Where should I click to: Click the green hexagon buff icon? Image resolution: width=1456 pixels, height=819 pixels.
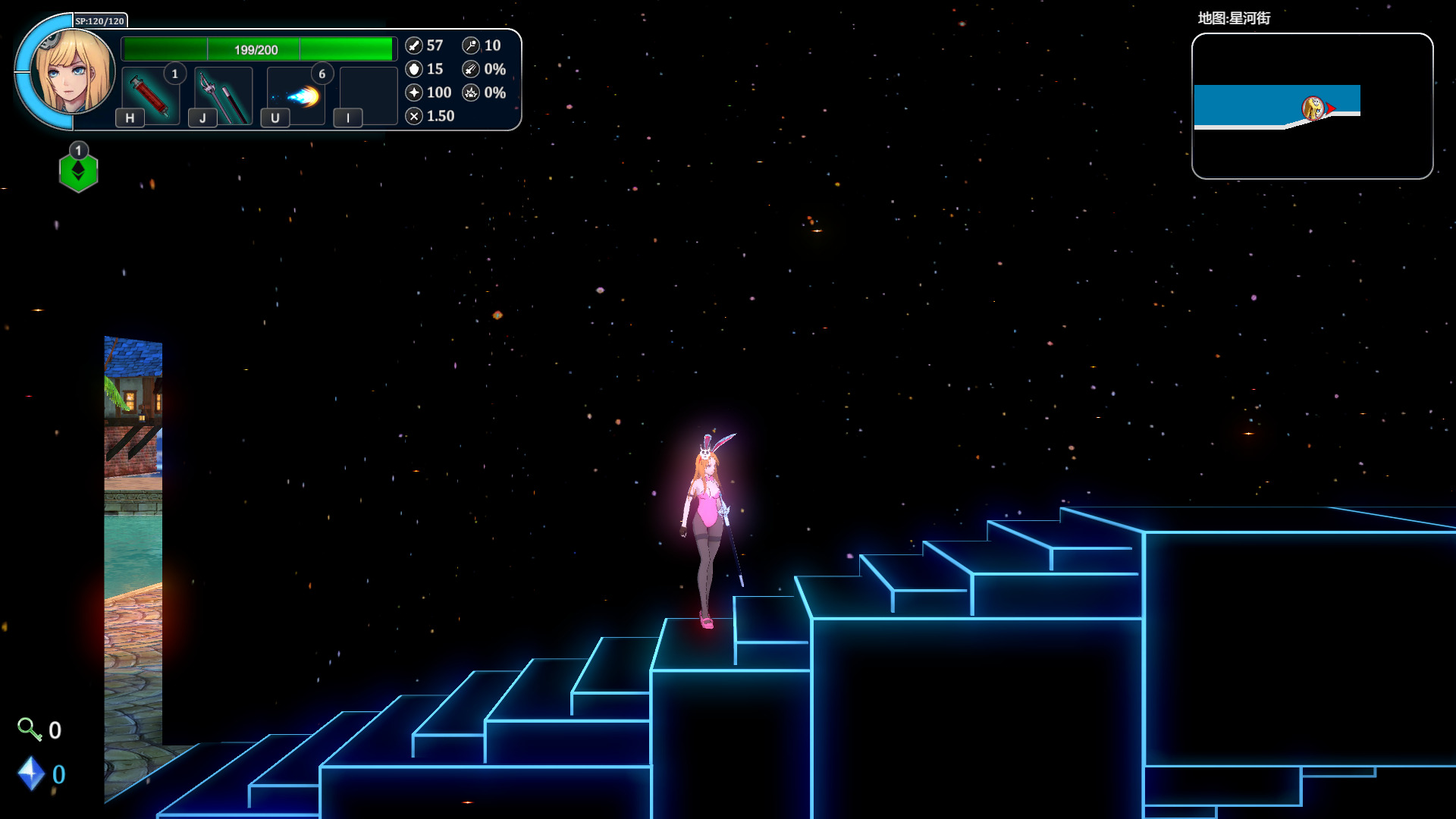(78, 171)
